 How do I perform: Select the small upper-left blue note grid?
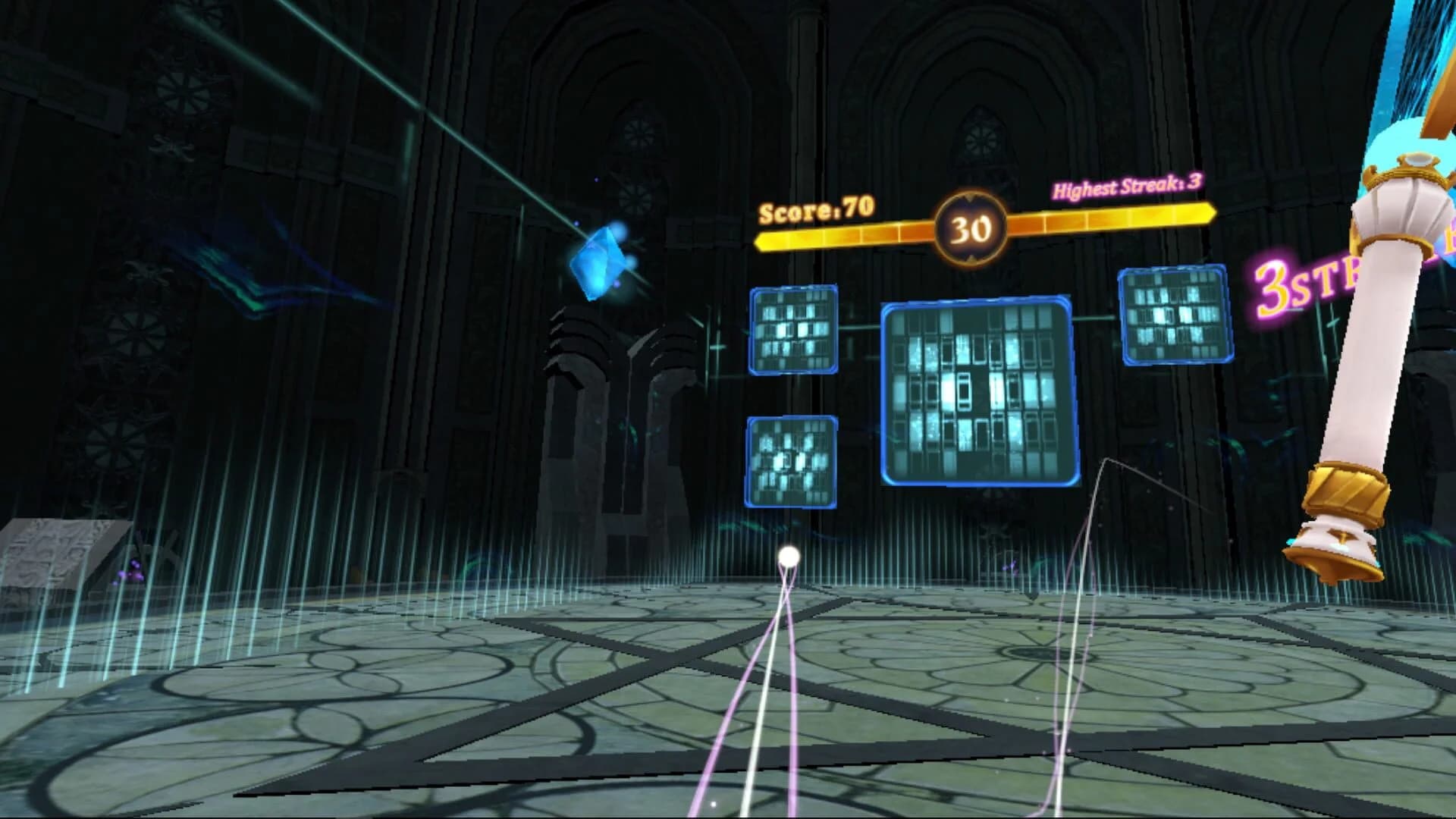click(793, 331)
